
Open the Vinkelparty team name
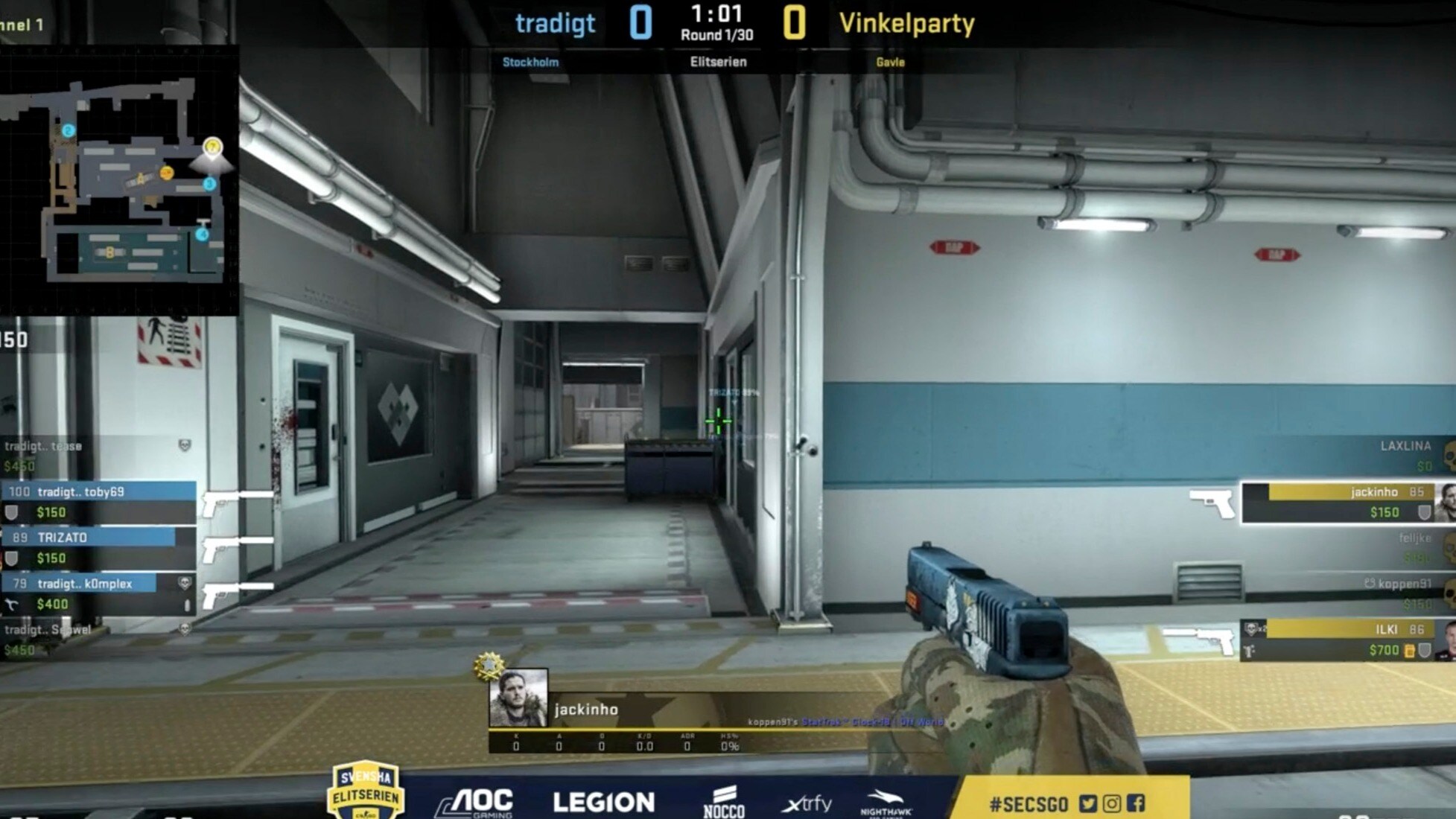(908, 23)
